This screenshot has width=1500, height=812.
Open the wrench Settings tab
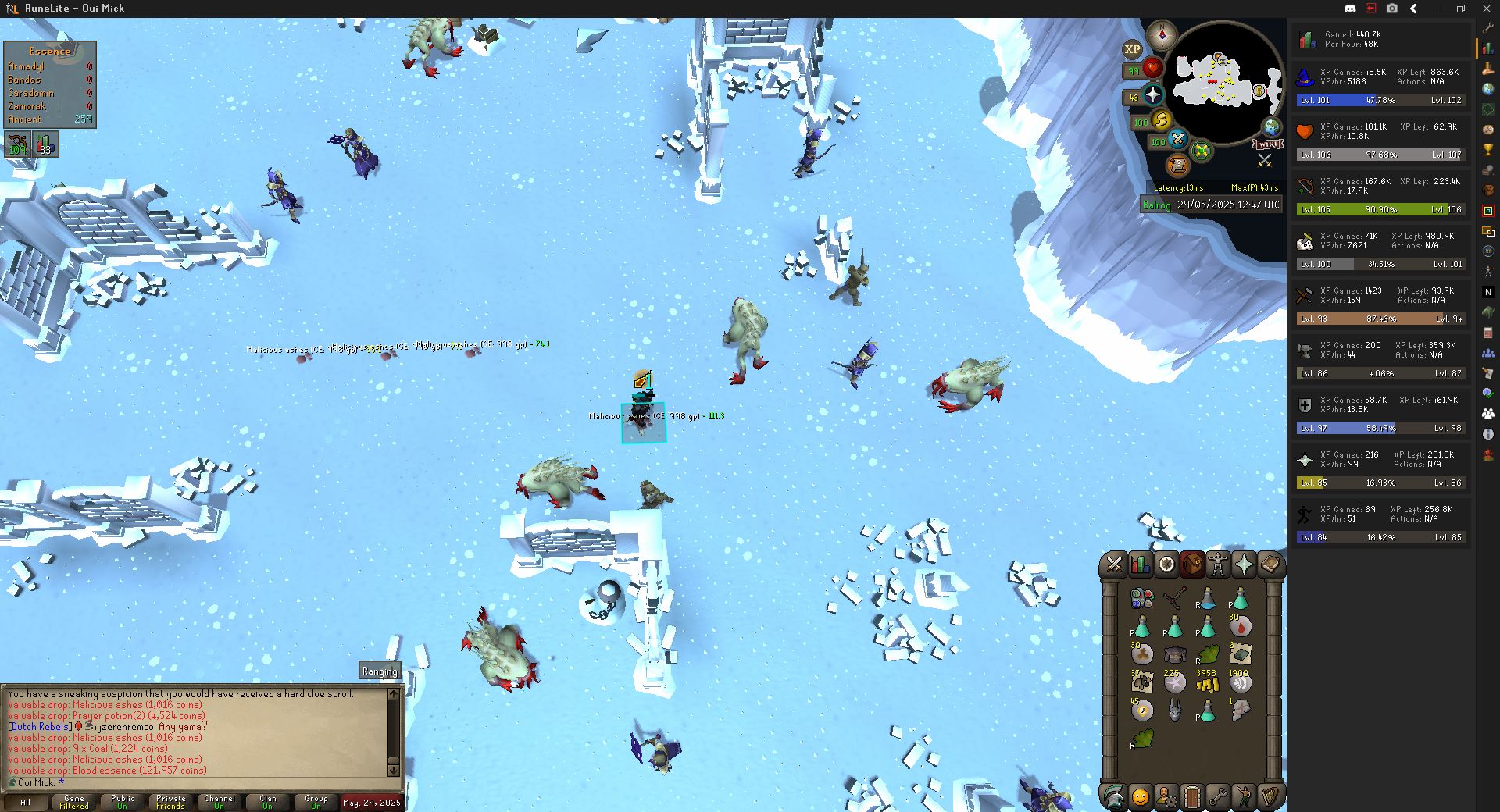click(1218, 796)
